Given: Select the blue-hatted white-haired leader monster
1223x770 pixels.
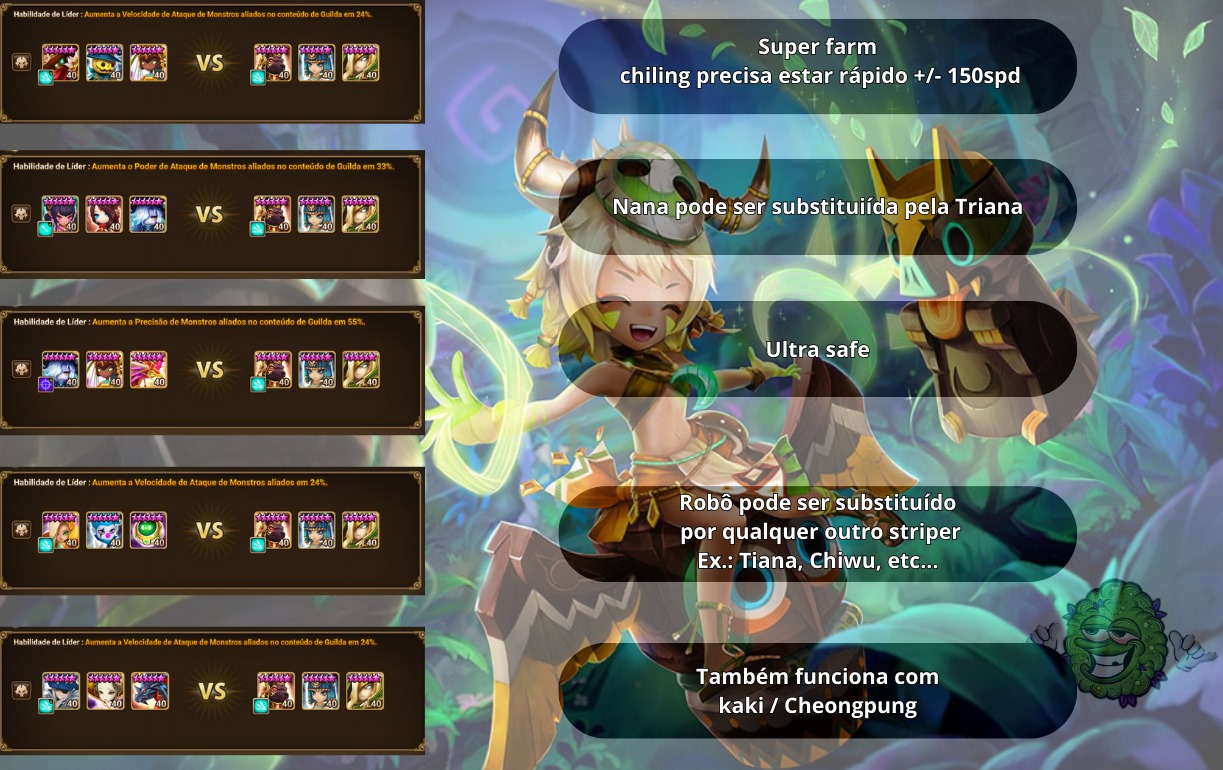Looking at the screenshot, I should click(60, 691).
